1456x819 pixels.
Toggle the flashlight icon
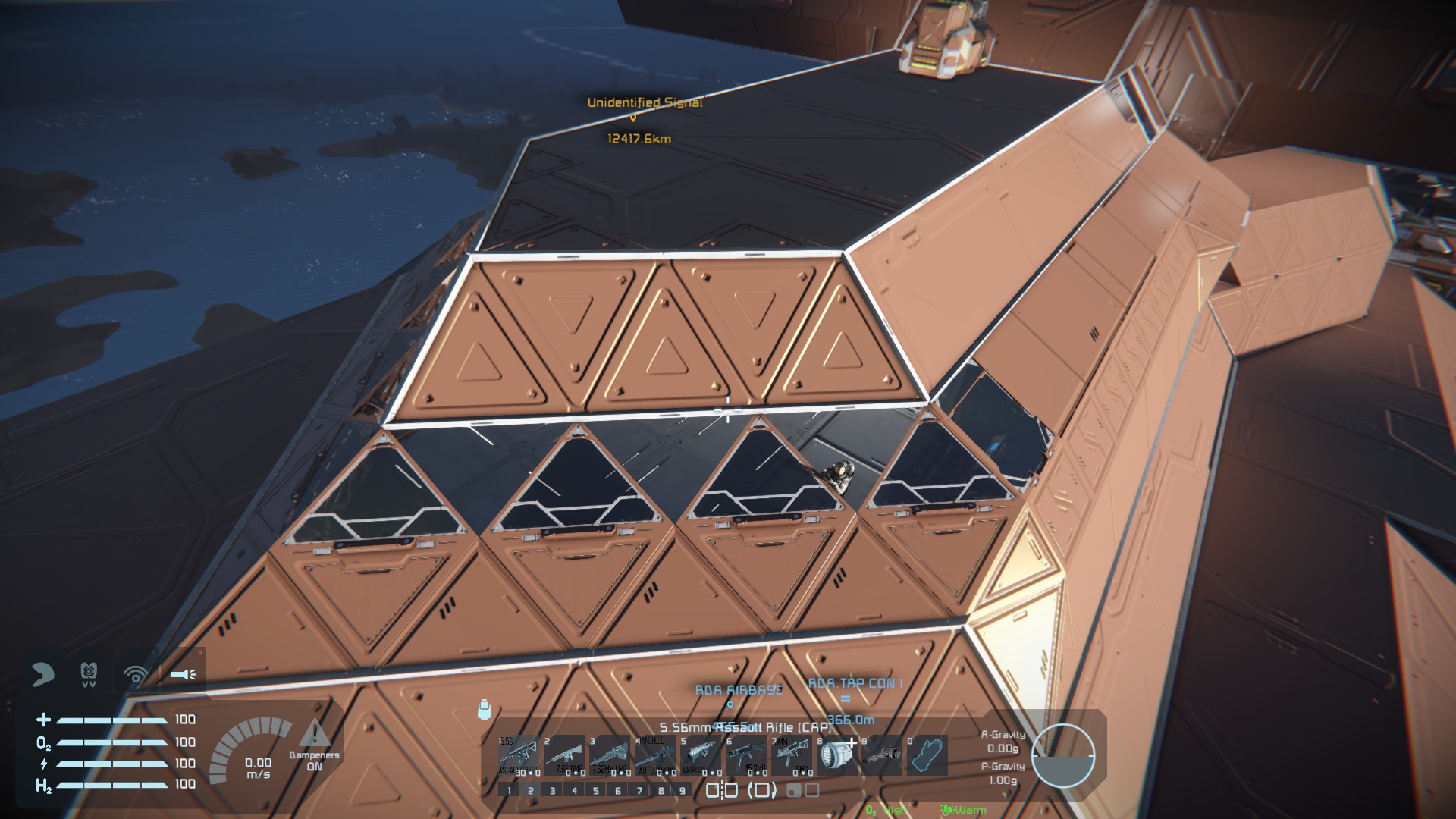(x=183, y=673)
